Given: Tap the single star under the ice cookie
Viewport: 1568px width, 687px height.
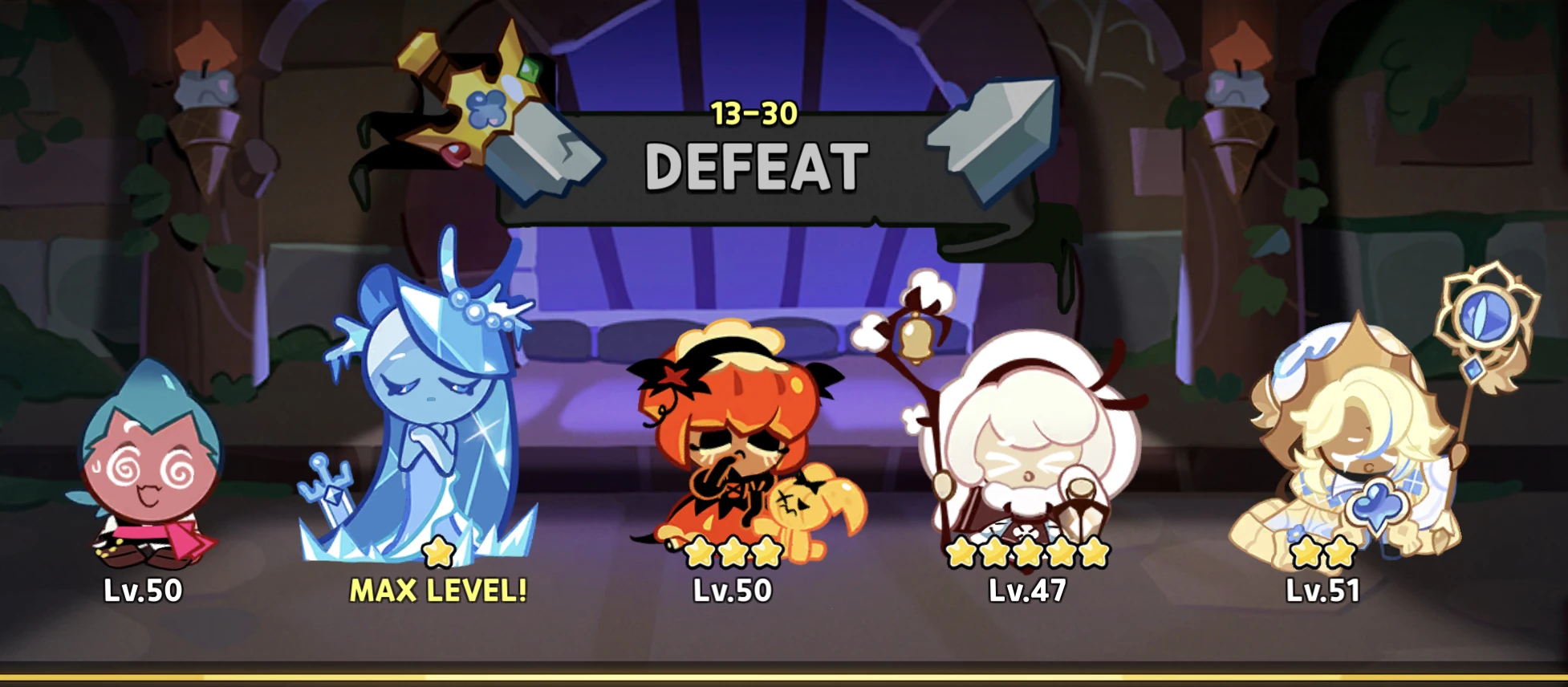Looking at the screenshot, I should pos(437,552).
